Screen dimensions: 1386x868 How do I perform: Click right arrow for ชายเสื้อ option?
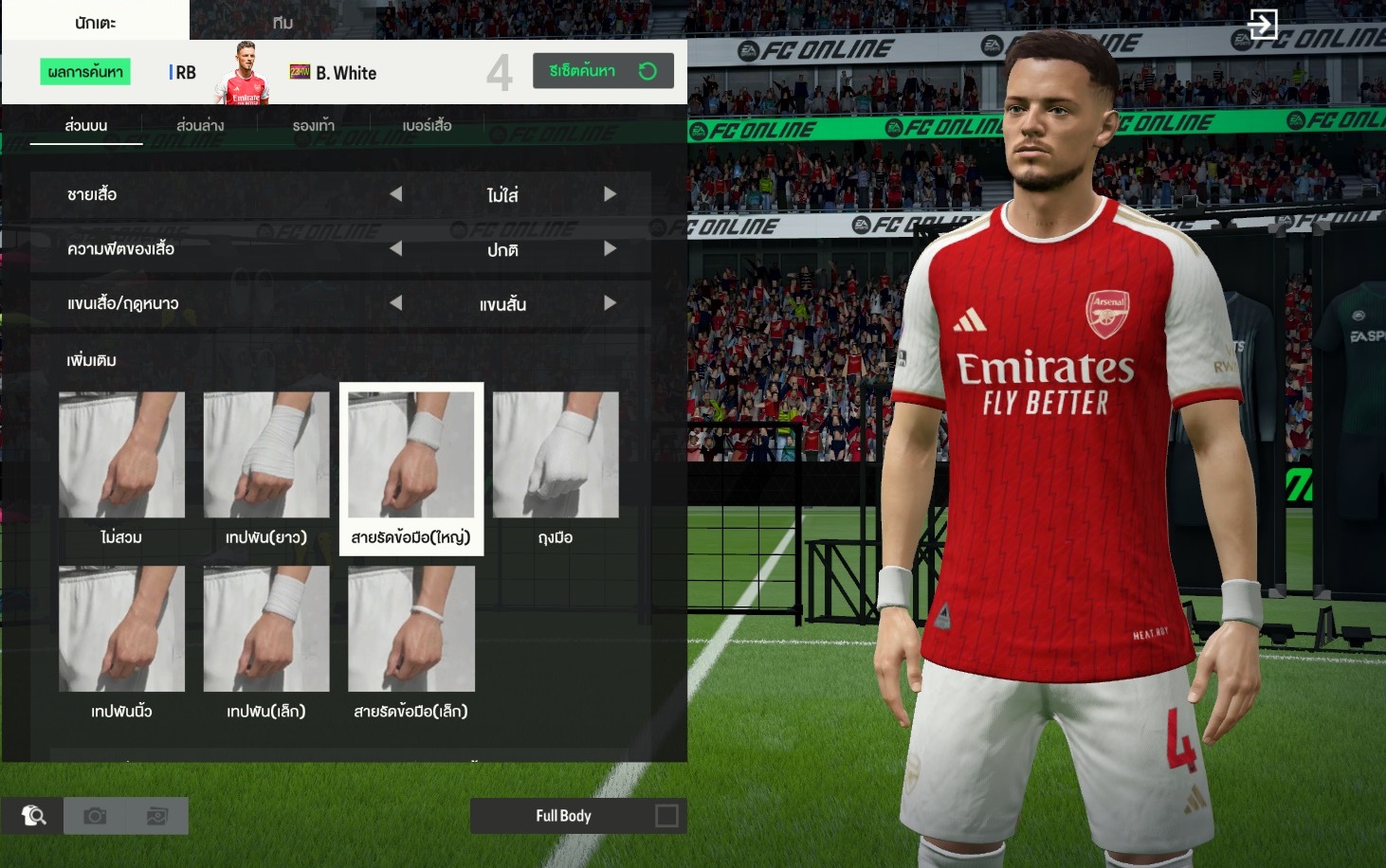tap(610, 194)
